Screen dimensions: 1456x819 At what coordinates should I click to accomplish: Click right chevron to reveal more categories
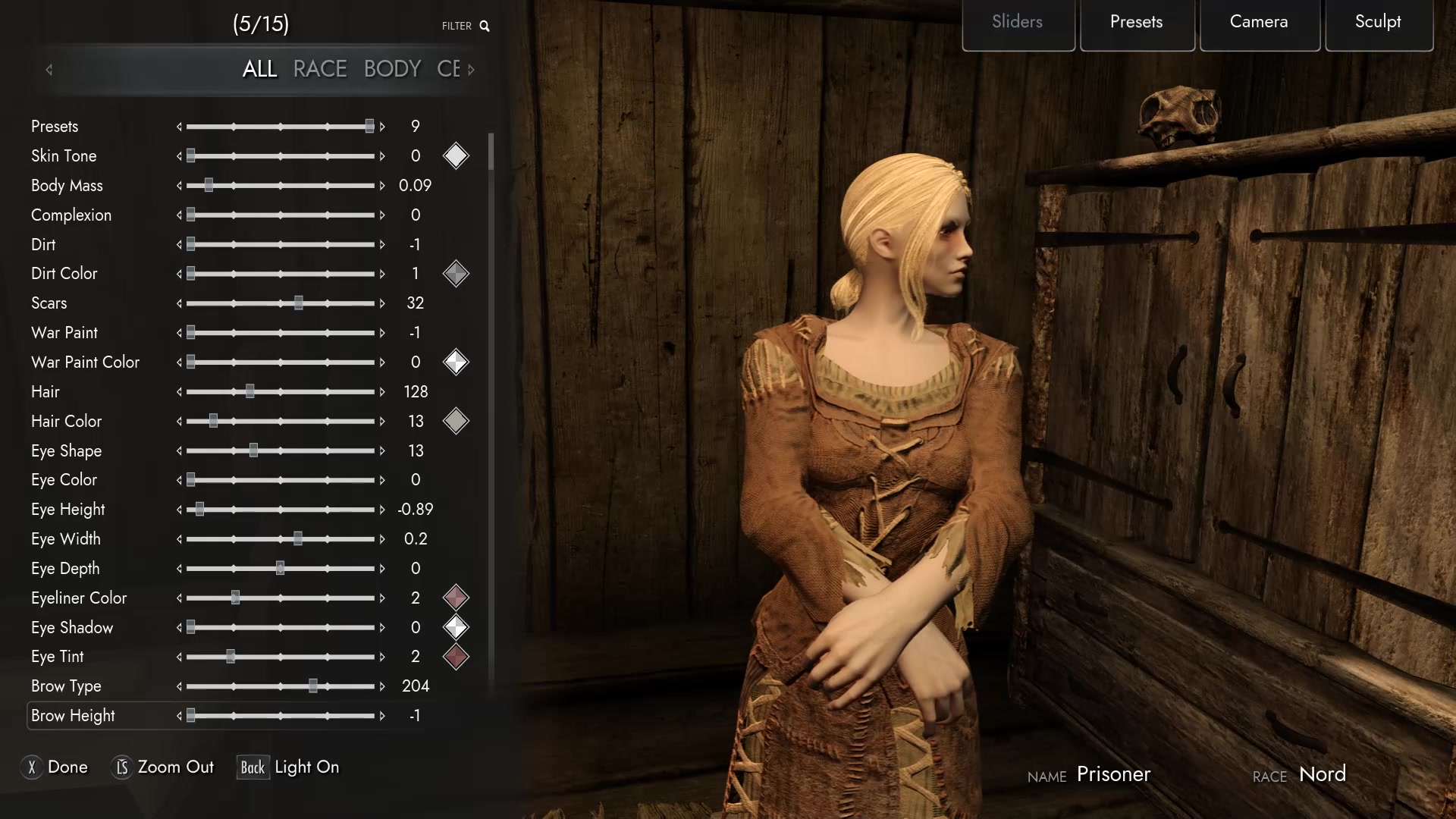(x=471, y=70)
